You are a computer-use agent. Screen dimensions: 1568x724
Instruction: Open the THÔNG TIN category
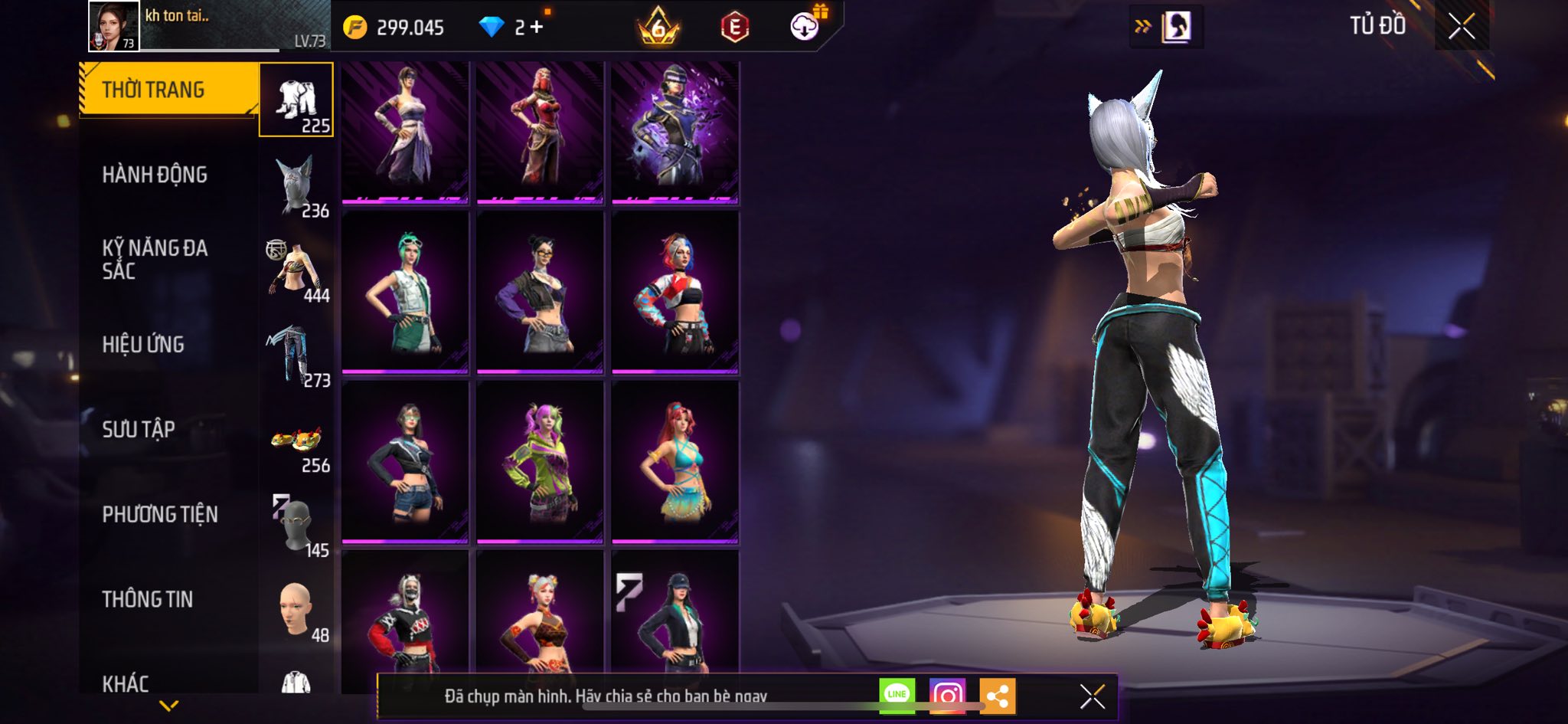(x=148, y=599)
